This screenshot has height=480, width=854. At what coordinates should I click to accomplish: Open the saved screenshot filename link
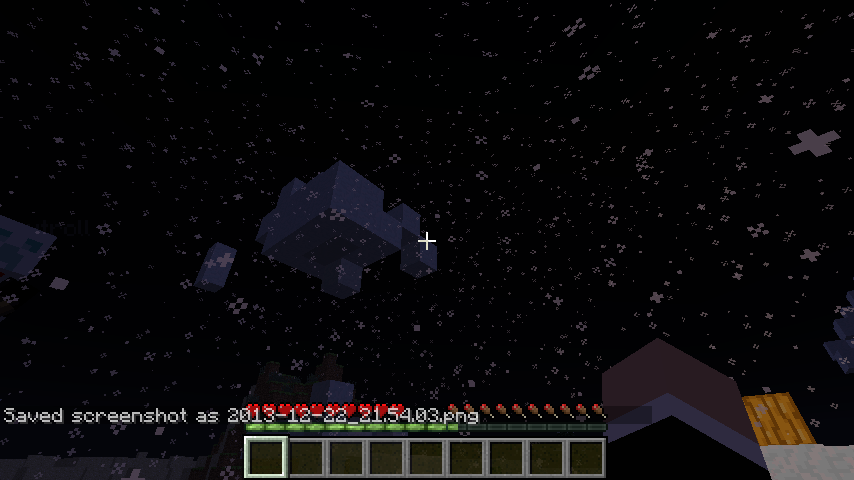click(x=352, y=415)
